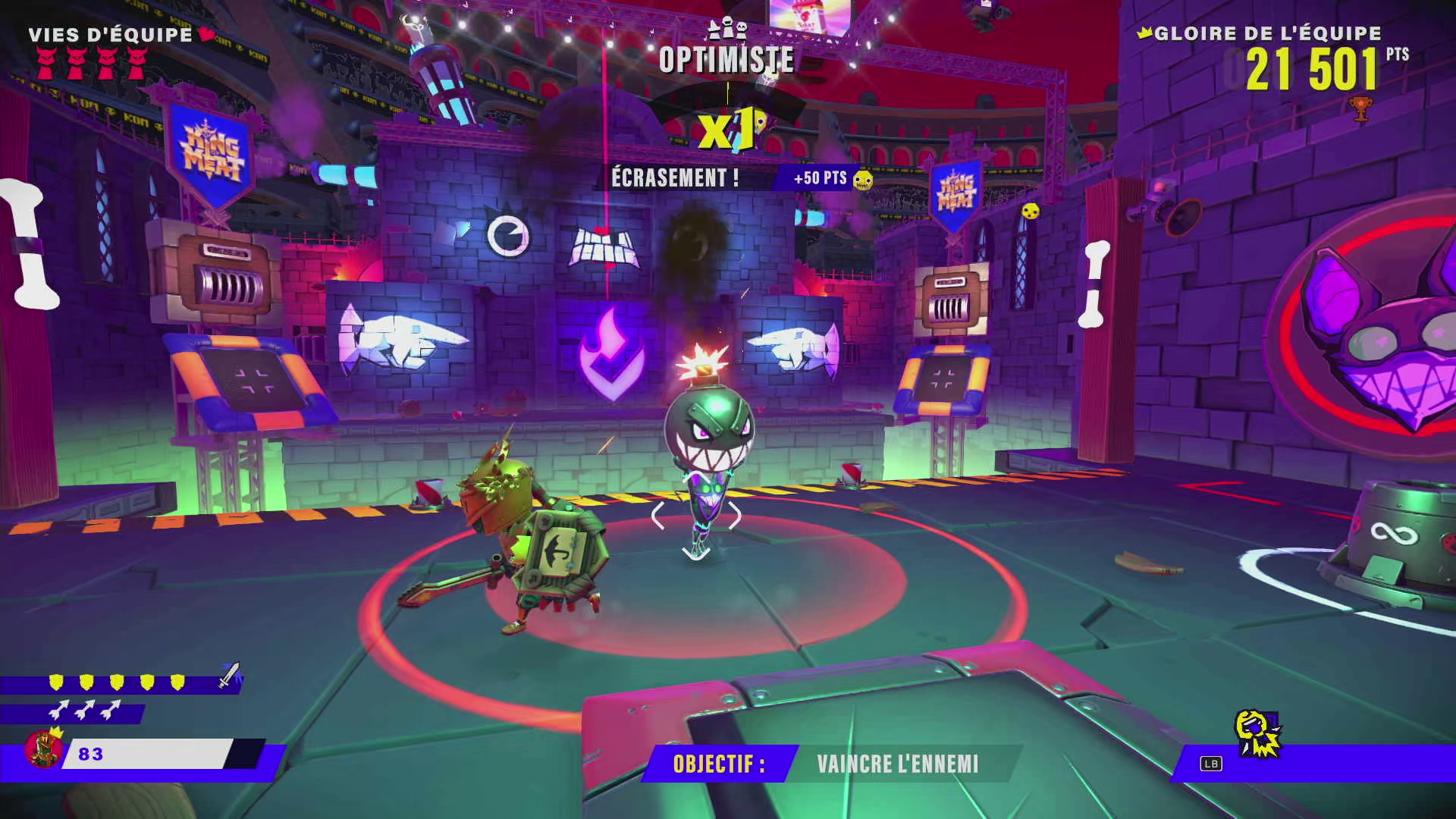Click the objective tracker "Vaincre l'ennemi"

(897, 764)
